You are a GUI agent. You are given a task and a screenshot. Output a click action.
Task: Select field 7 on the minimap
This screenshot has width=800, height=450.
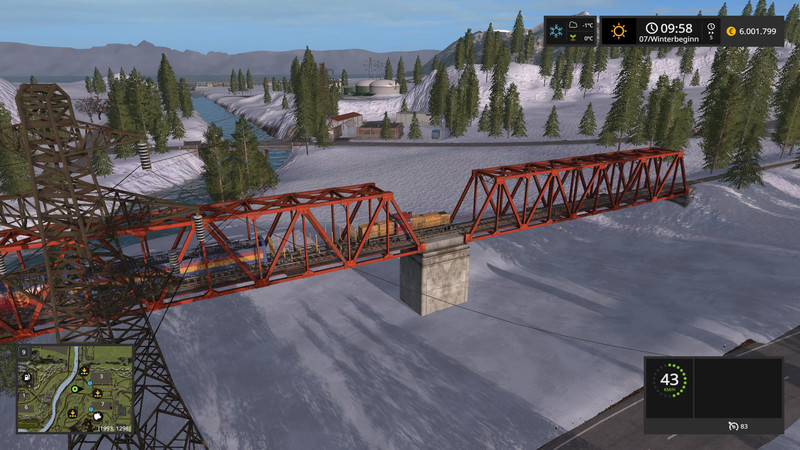102,404
